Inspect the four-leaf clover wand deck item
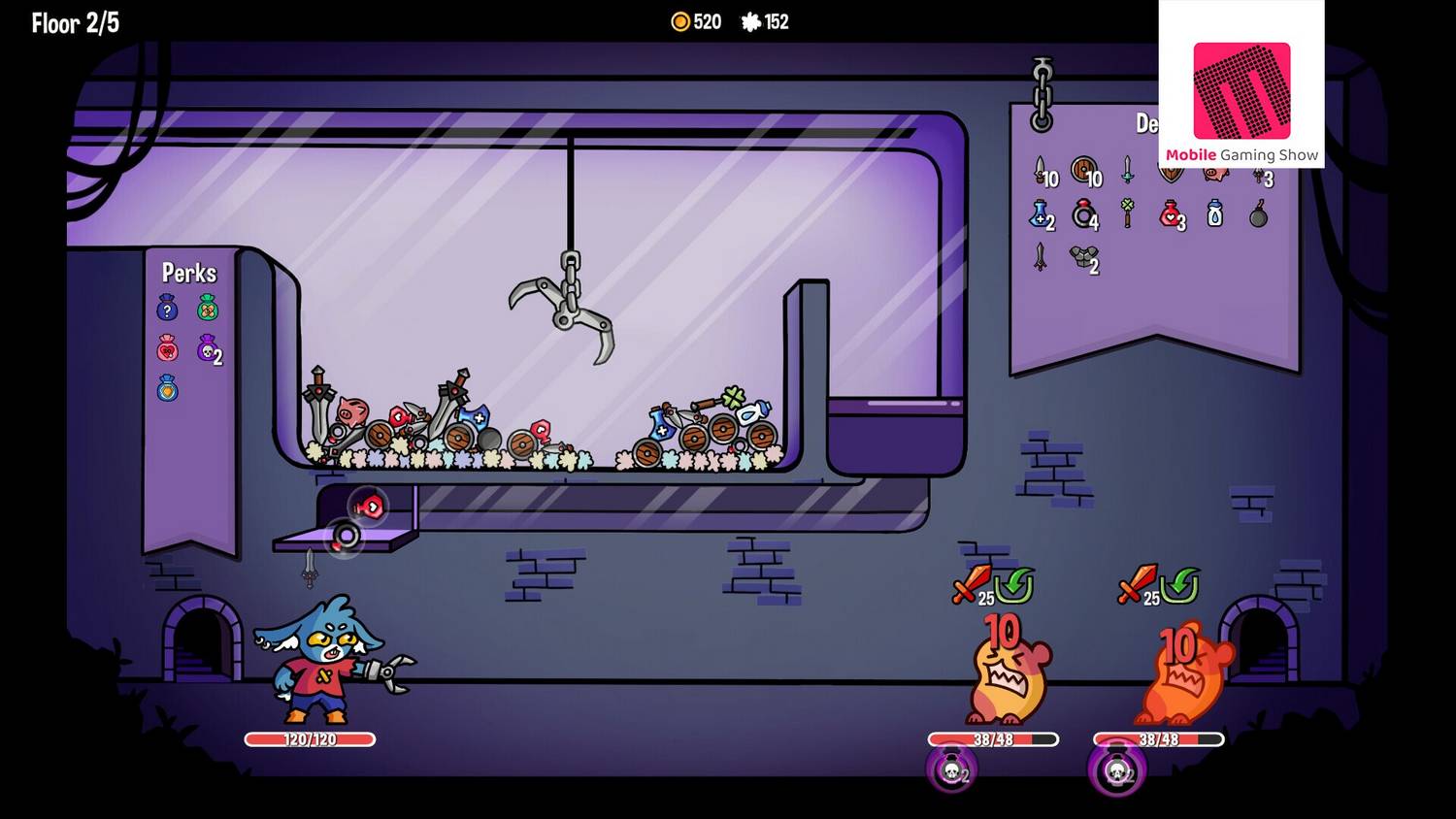Image resolution: width=1456 pixels, height=819 pixels. click(1127, 213)
